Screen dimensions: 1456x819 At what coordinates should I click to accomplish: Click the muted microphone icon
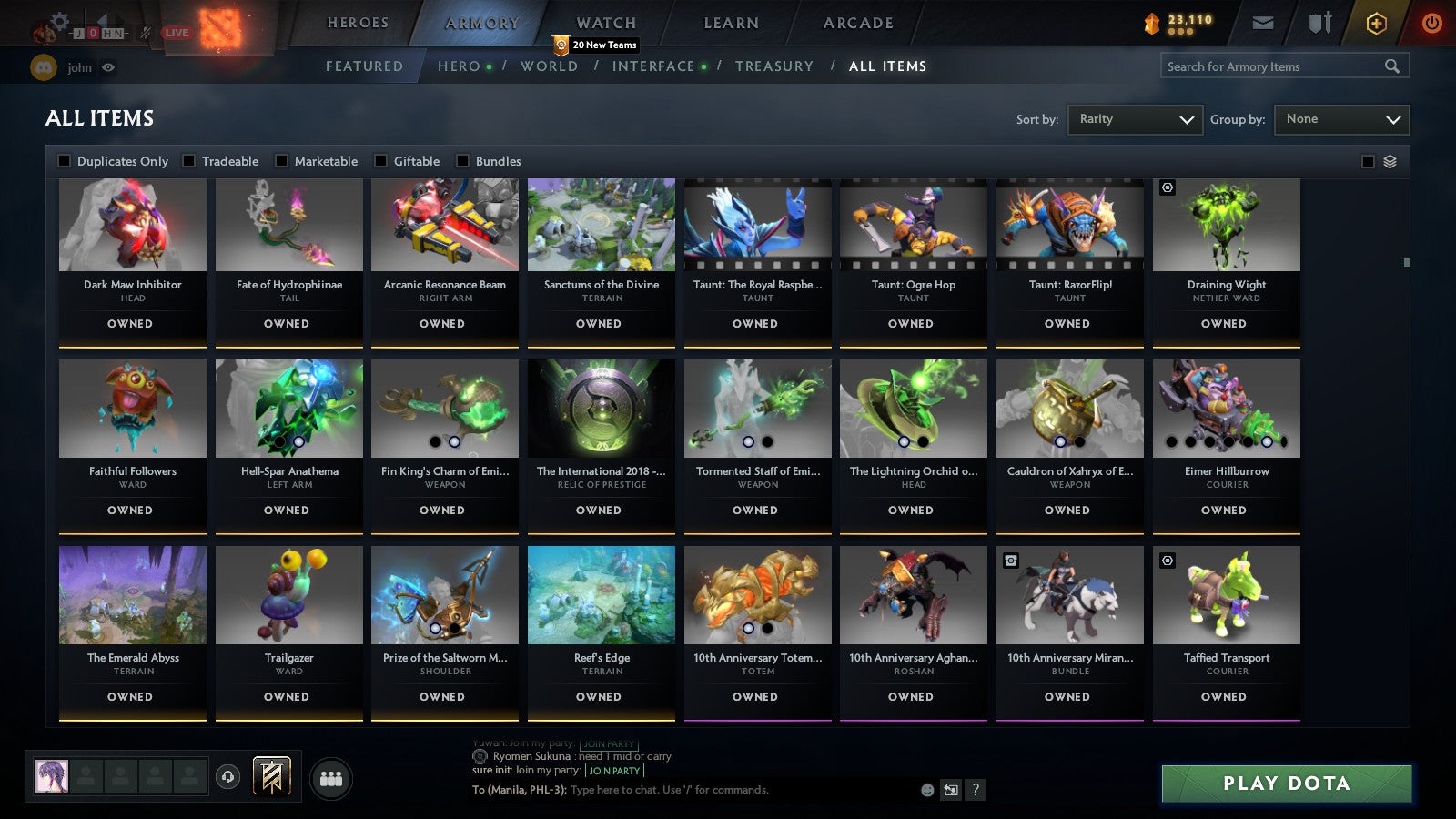[144, 30]
